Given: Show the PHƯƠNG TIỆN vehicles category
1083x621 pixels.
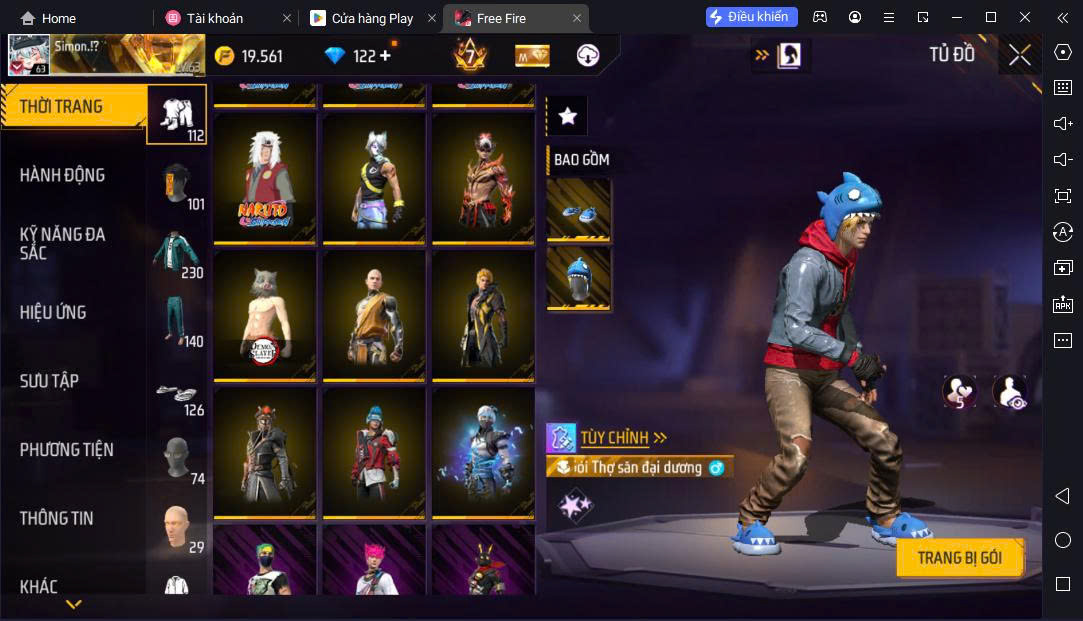Looking at the screenshot, I should click(x=66, y=450).
